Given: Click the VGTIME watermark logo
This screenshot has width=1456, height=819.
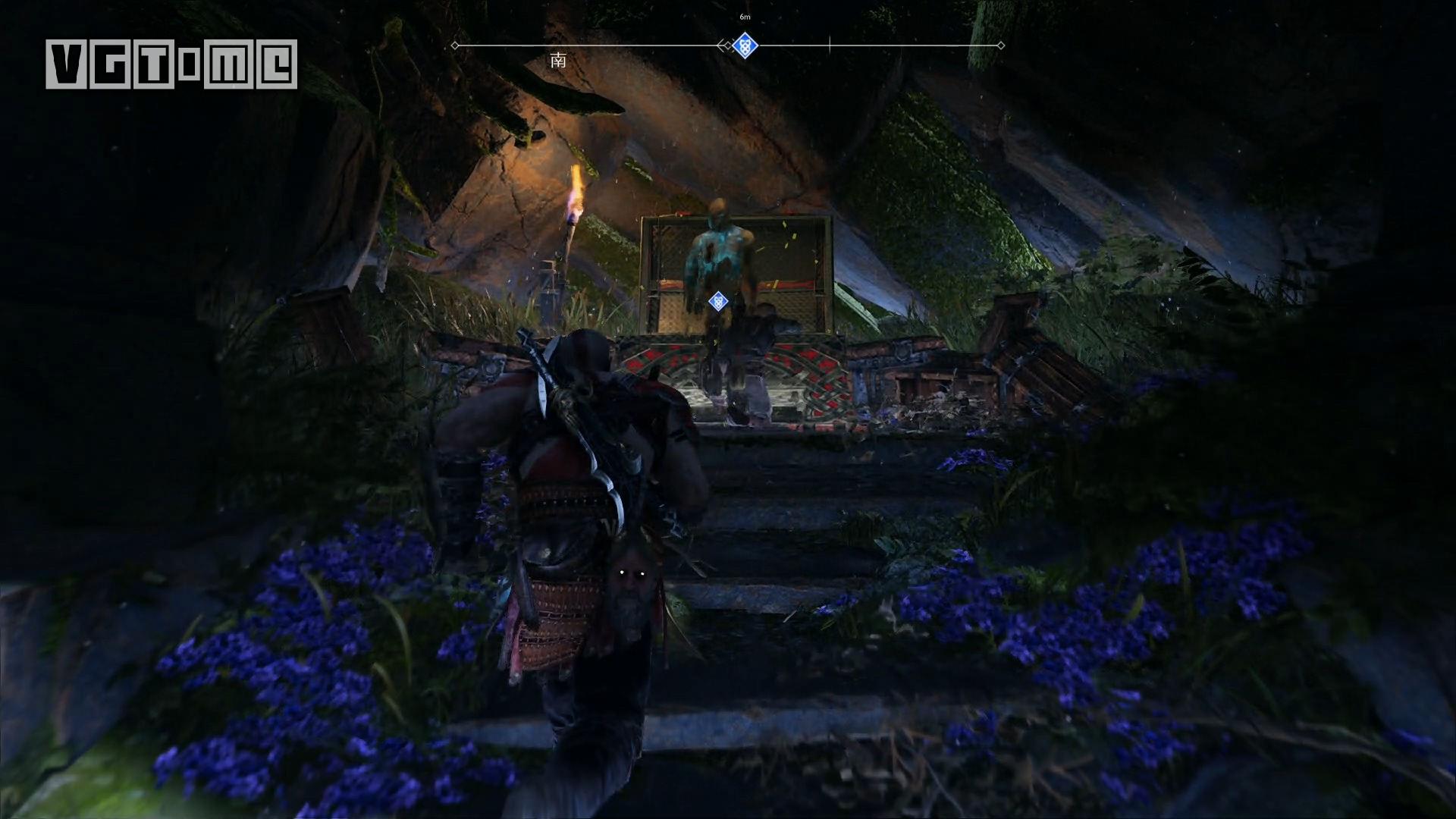Looking at the screenshot, I should [171, 64].
